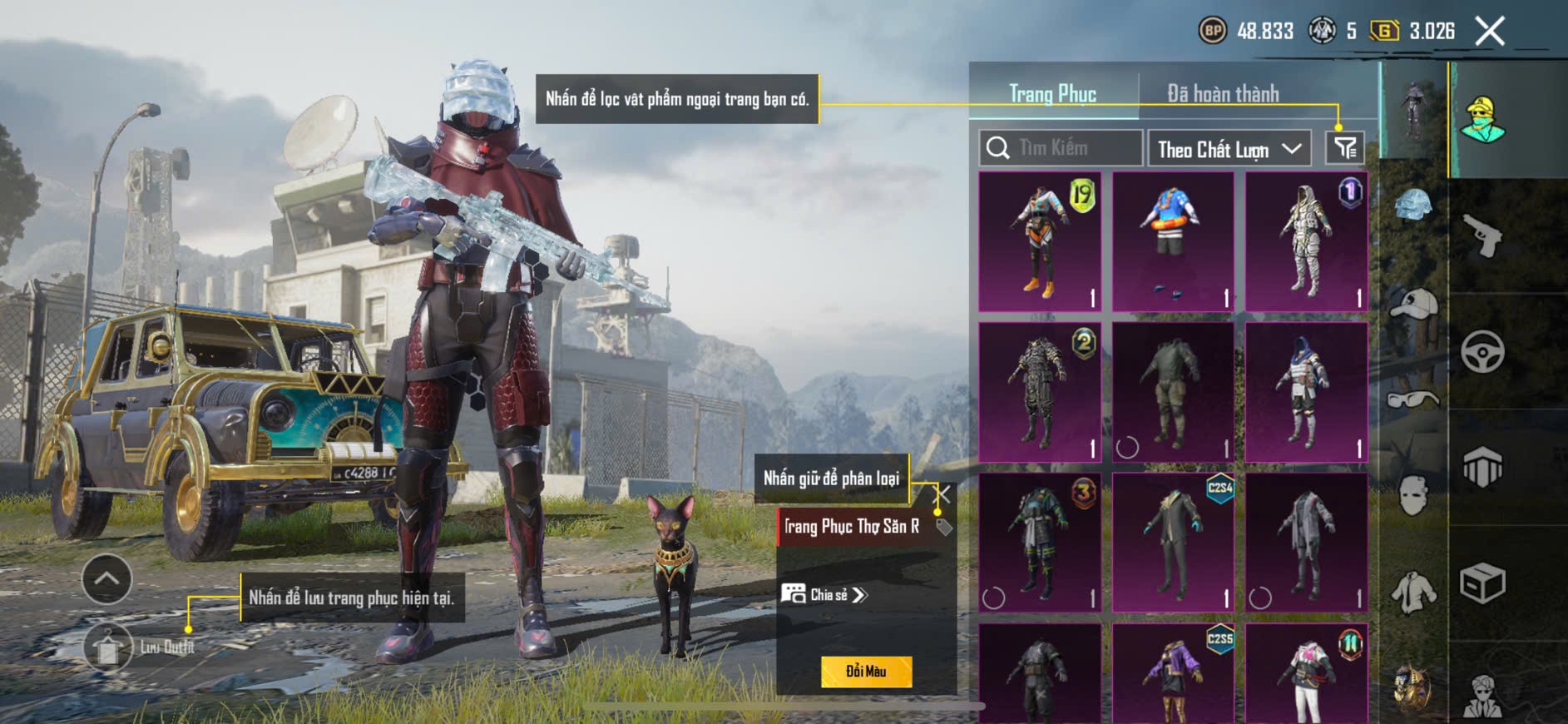Open the Theo Chất Lượng sort dropdown

pyautogui.click(x=1229, y=149)
